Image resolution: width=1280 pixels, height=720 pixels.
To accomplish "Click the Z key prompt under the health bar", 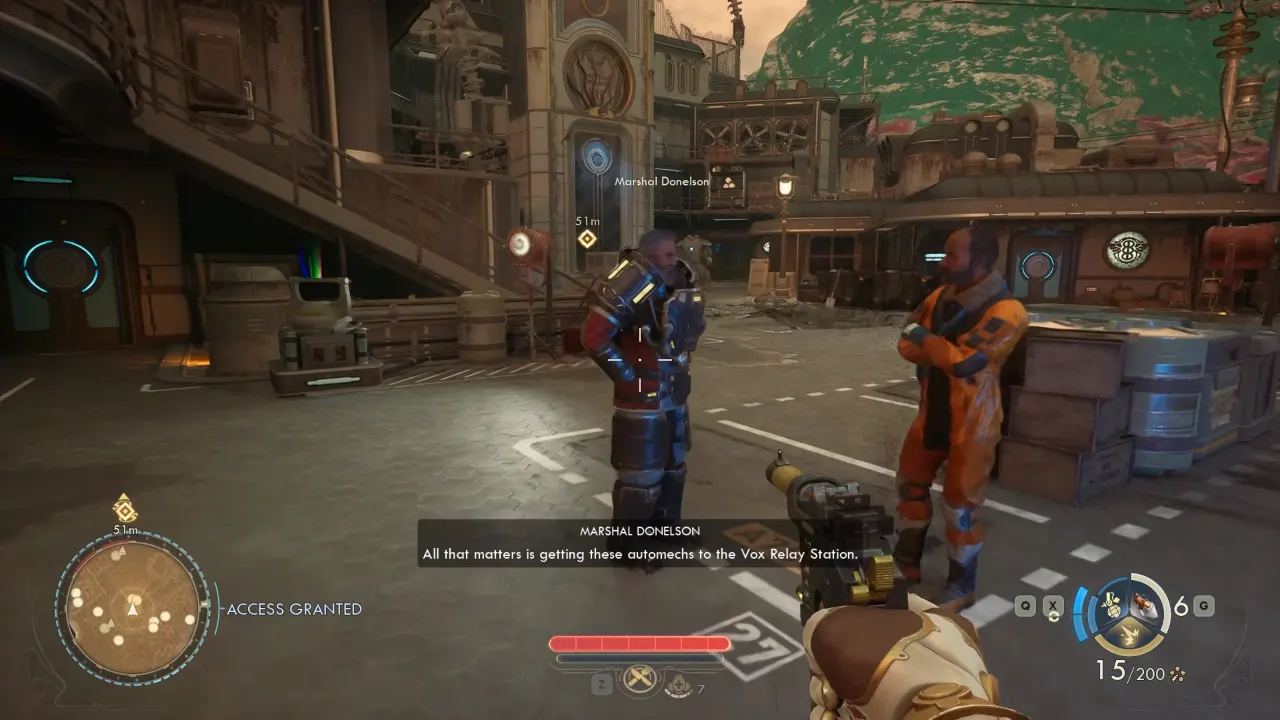I will (602, 683).
